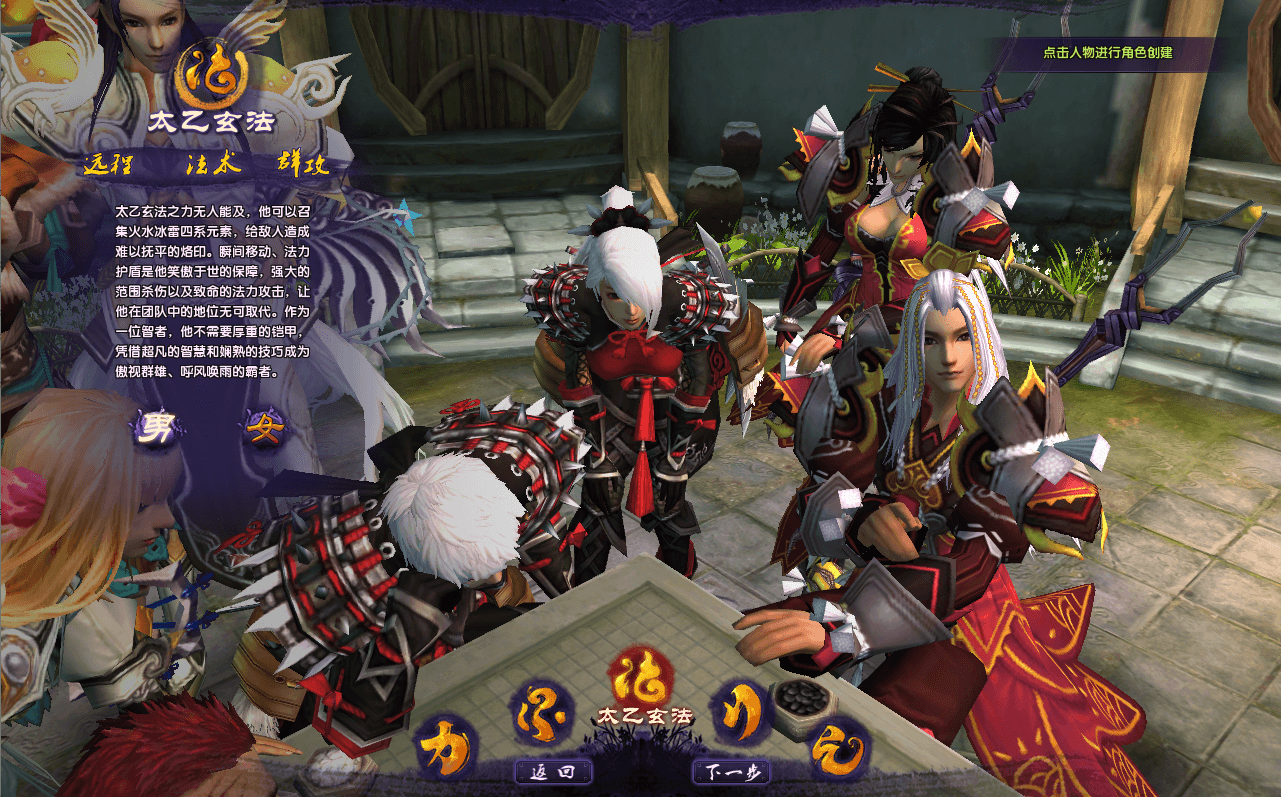Select the 气 class icon
The width and height of the screenshot is (1281, 797).
[838, 748]
